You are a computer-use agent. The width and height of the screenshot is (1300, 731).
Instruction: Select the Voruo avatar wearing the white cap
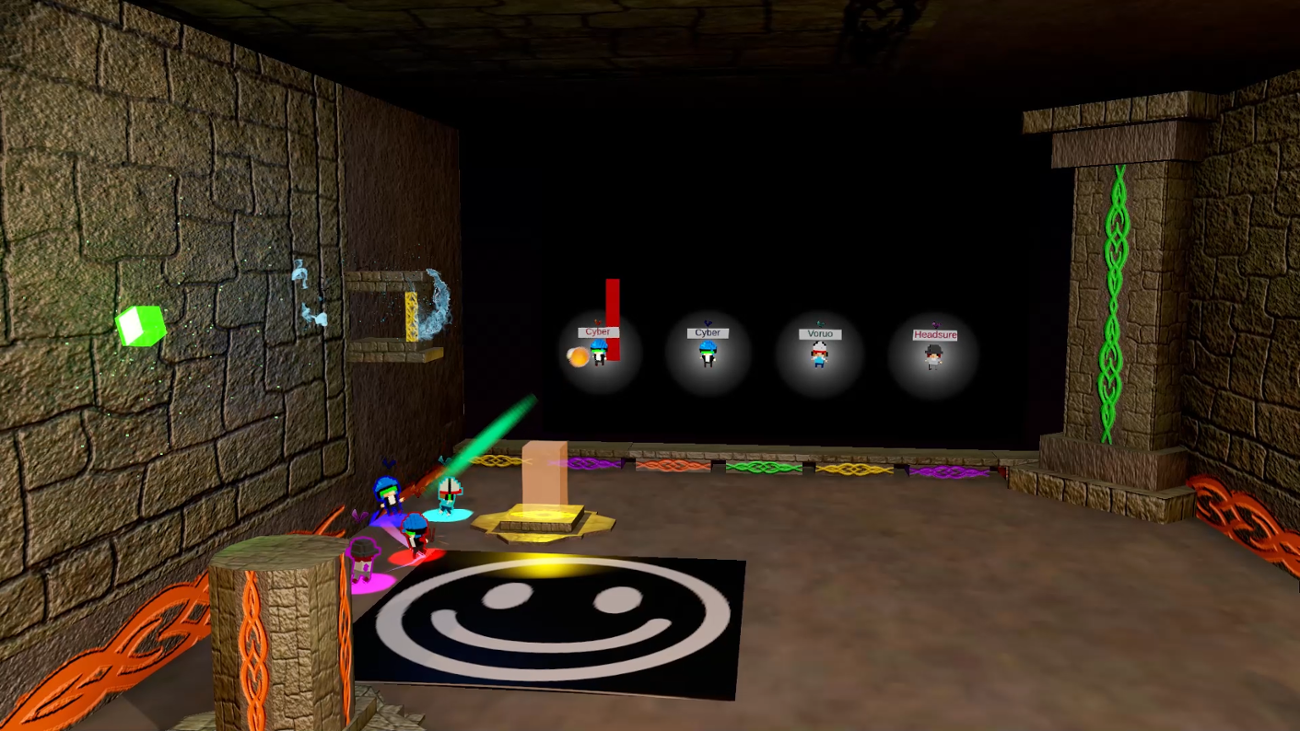pos(818,358)
